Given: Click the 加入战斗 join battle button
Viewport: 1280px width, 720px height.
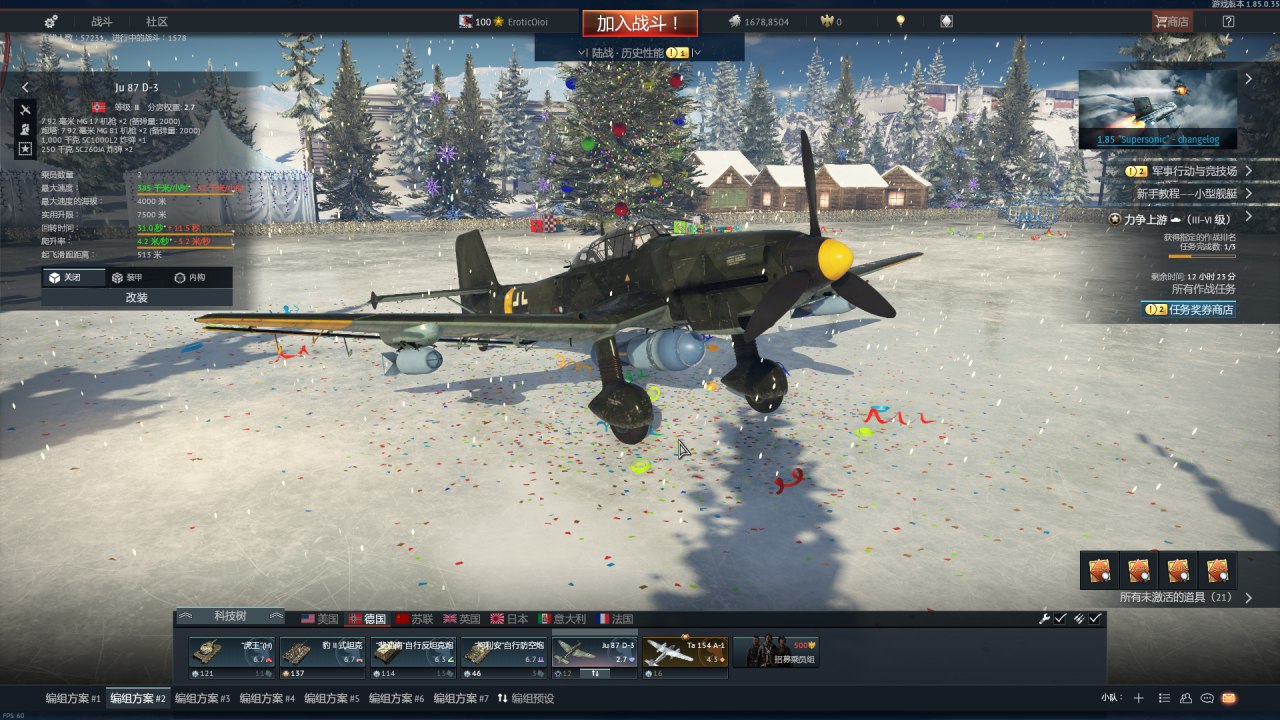Looking at the screenshot, I should [639, 23].
